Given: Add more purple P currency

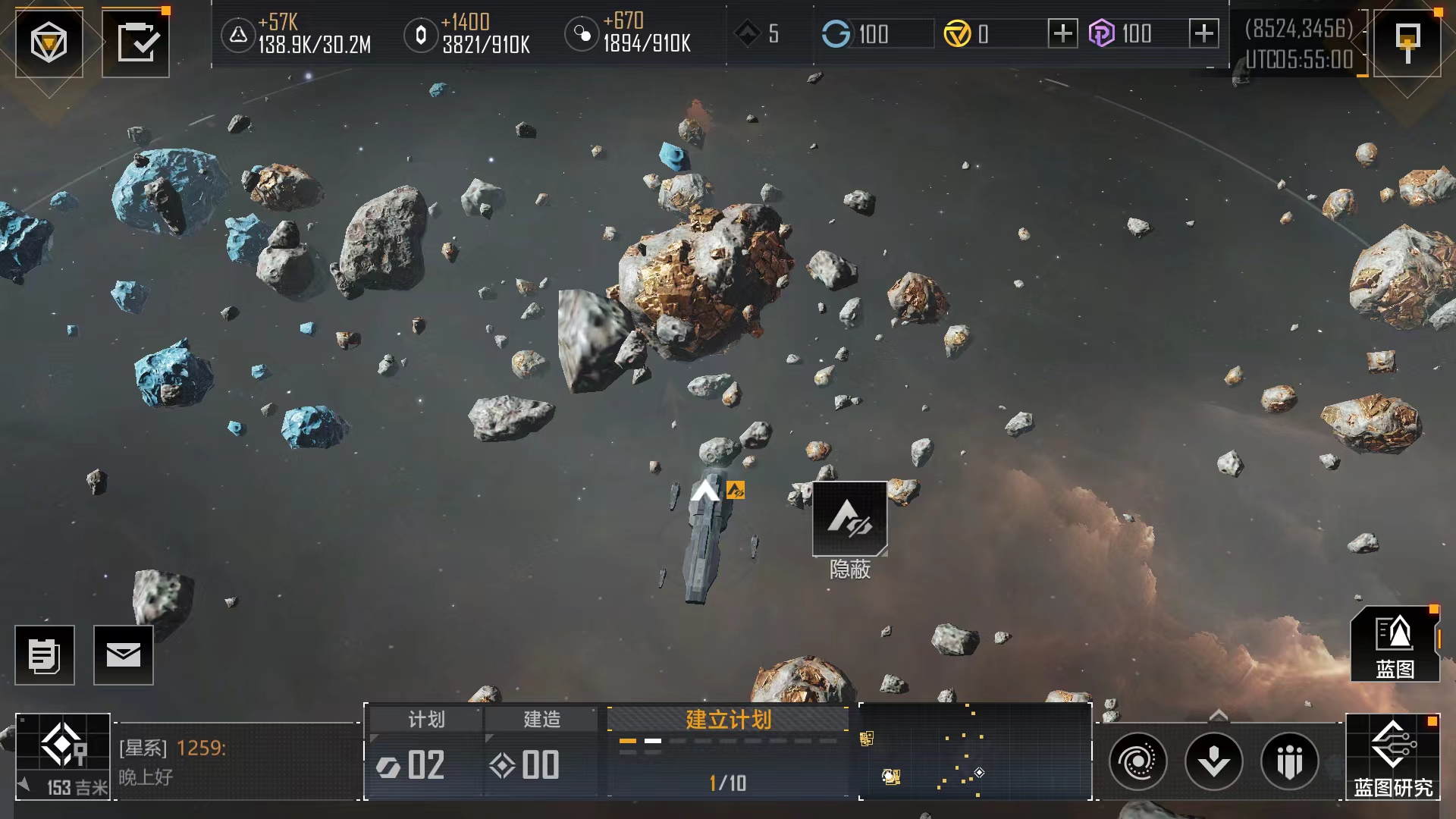Looking at the screenshot, I should (1203, 33).
